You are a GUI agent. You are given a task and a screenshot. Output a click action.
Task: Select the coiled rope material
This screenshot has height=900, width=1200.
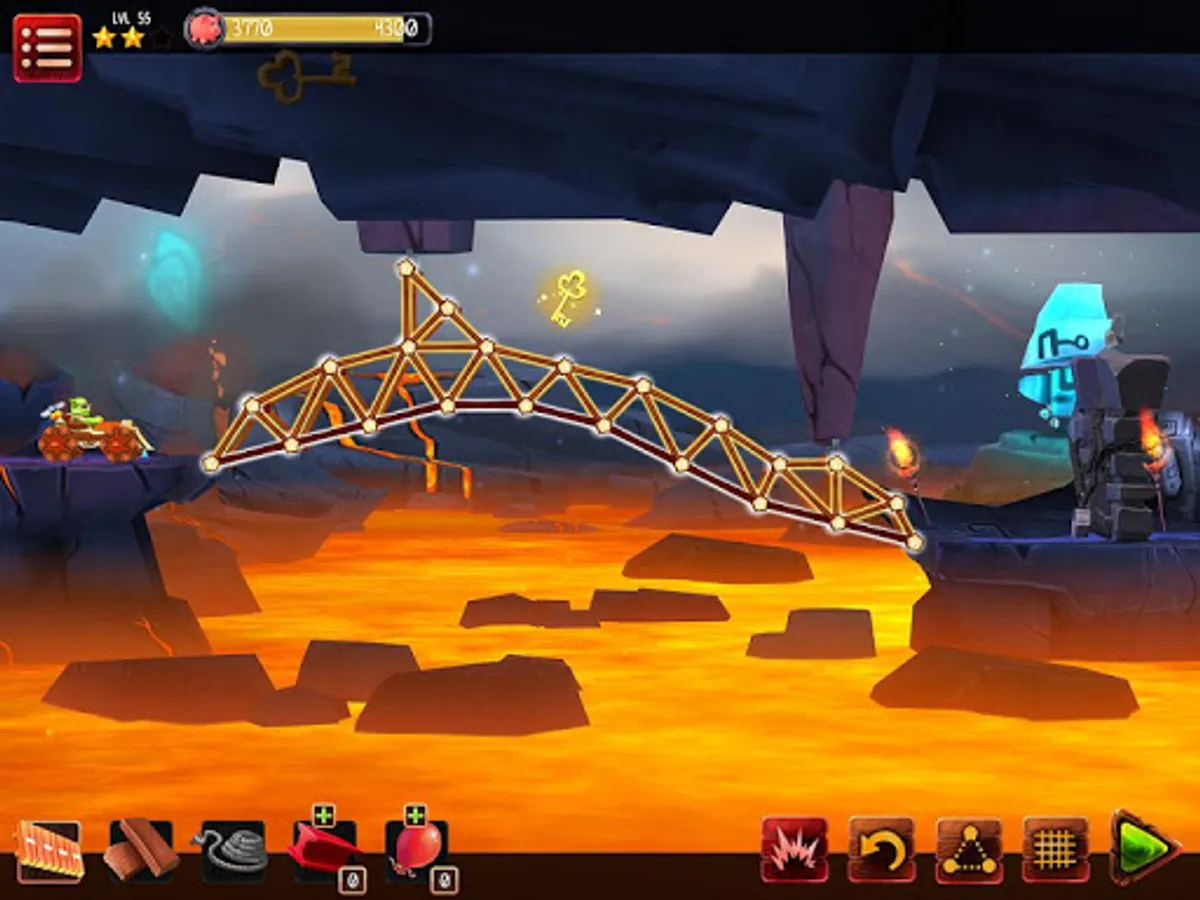[234, 851]
